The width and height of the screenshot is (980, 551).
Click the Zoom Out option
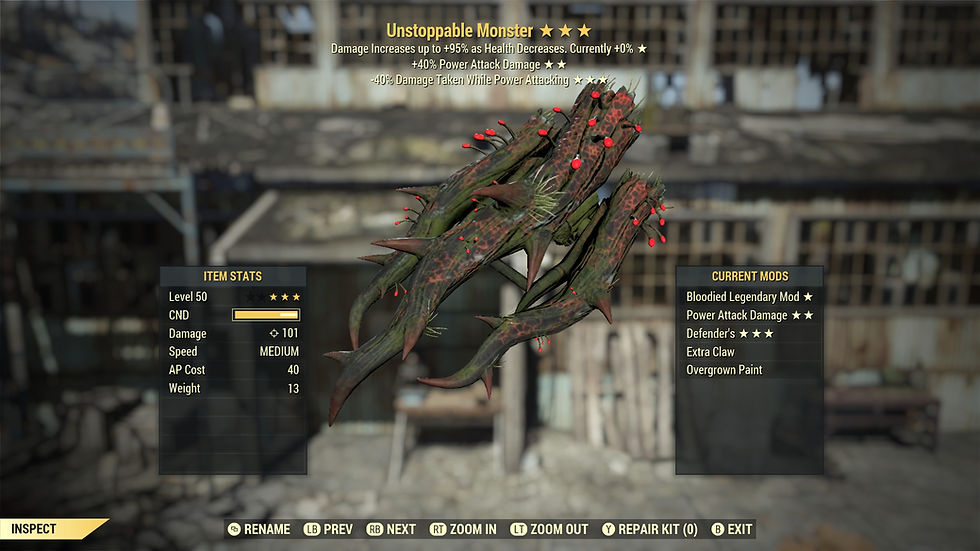[x=548, y=529]
